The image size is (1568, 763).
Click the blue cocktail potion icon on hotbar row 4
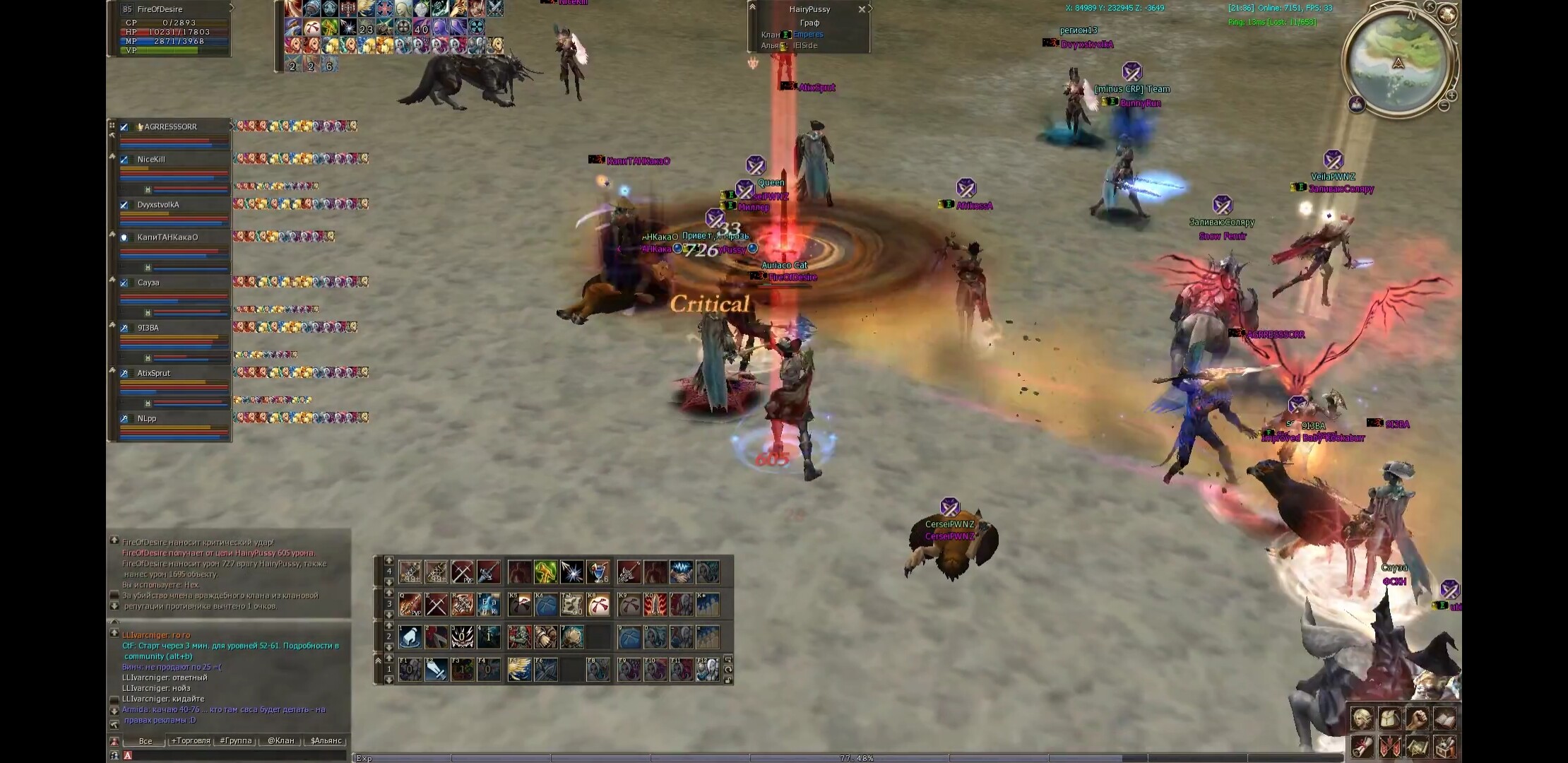point(600,571)
